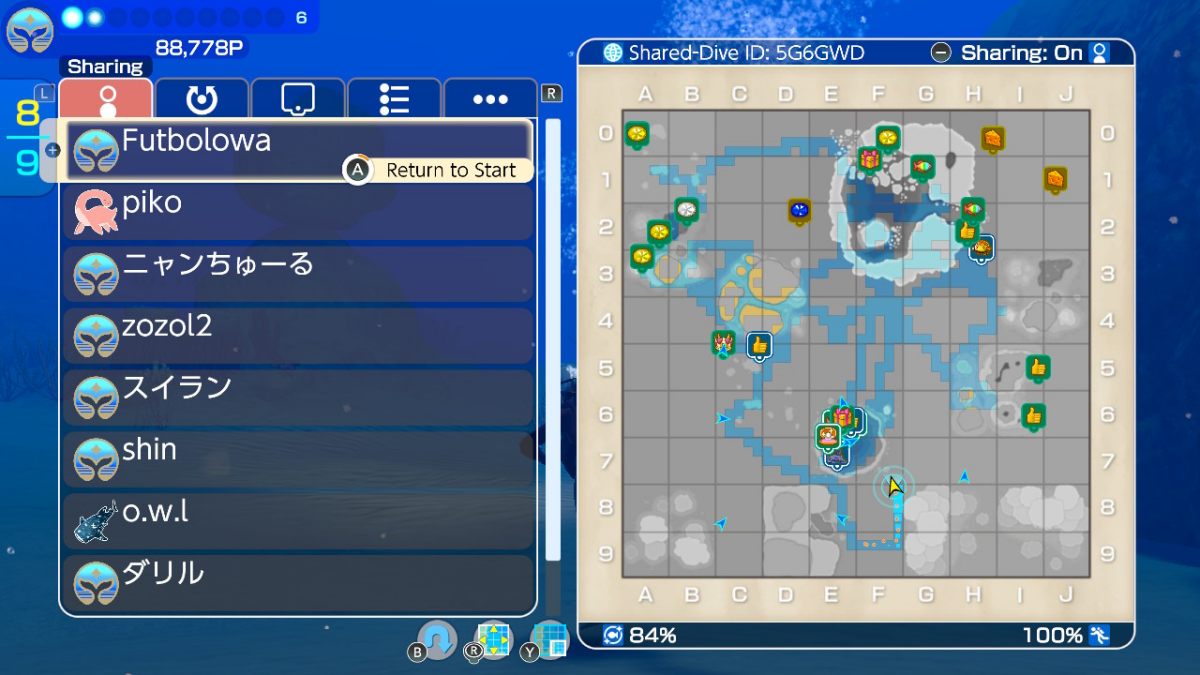Select the blue gem map marker
Screen dimensions: 1200x675
pyautogui.click(x=799, y=211)
